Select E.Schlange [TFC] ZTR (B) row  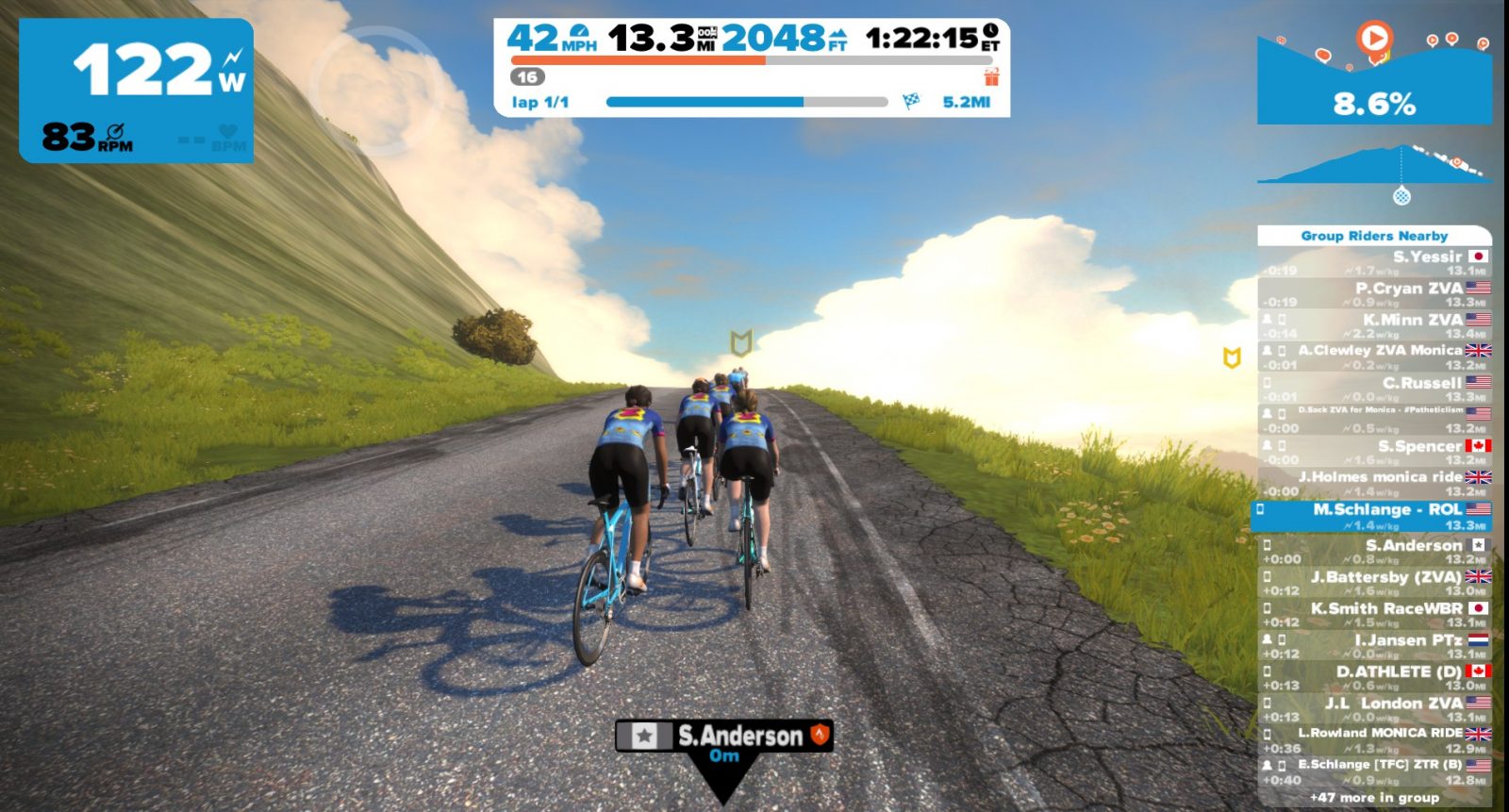pos(1374,771)
